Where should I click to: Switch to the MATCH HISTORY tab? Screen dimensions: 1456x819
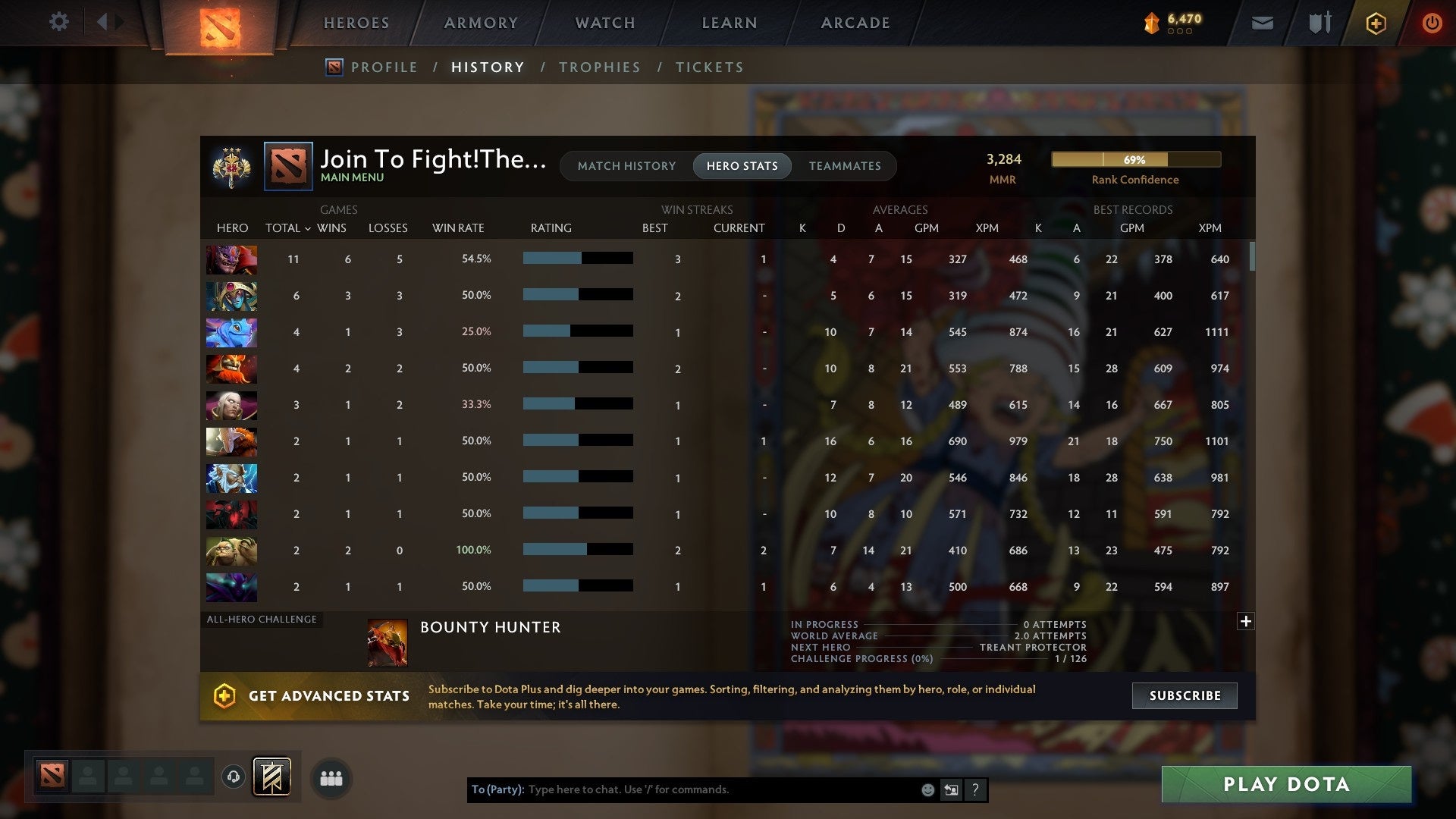point(626,165)
